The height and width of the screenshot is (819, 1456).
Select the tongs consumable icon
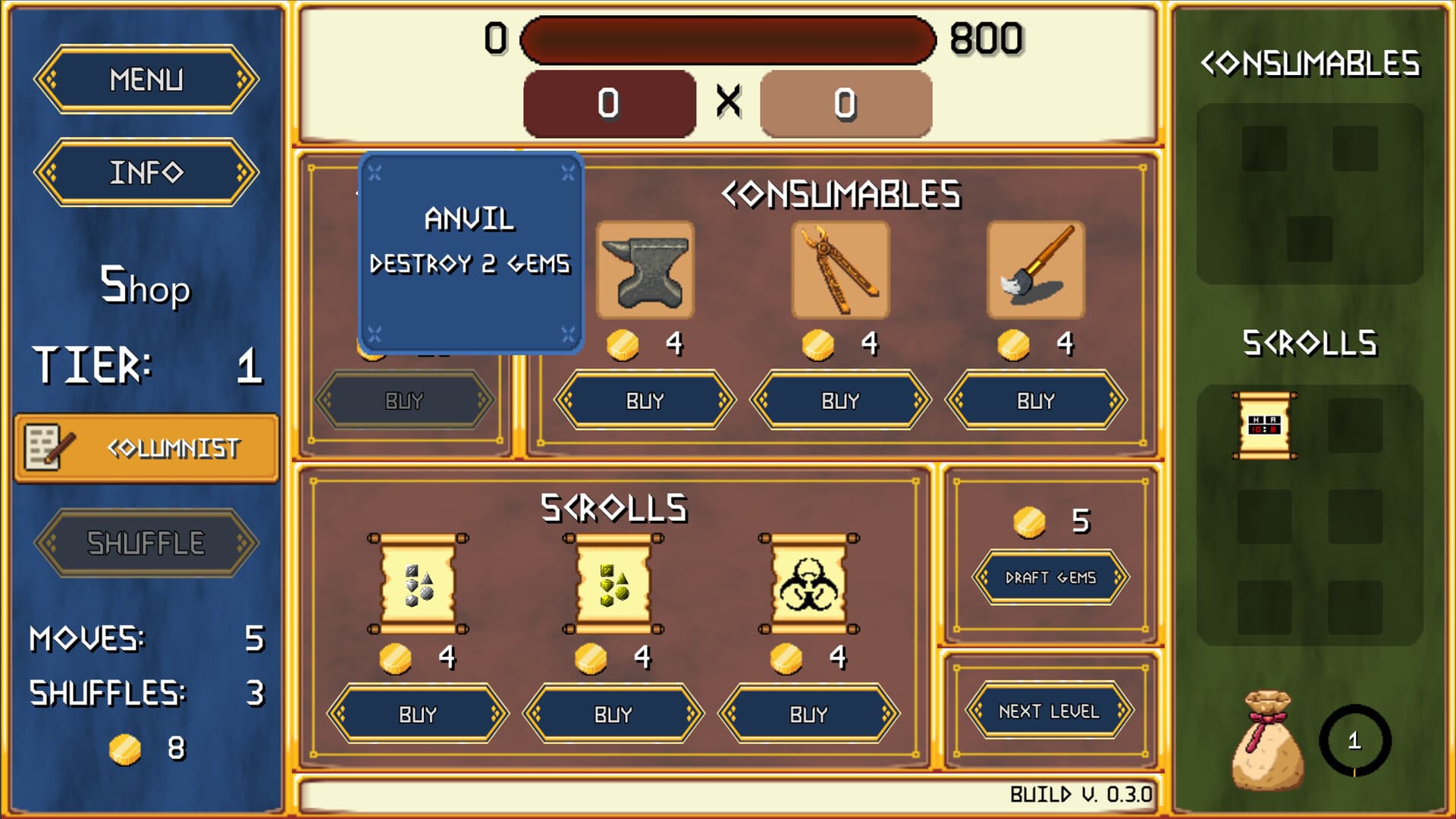click(839, 269)
